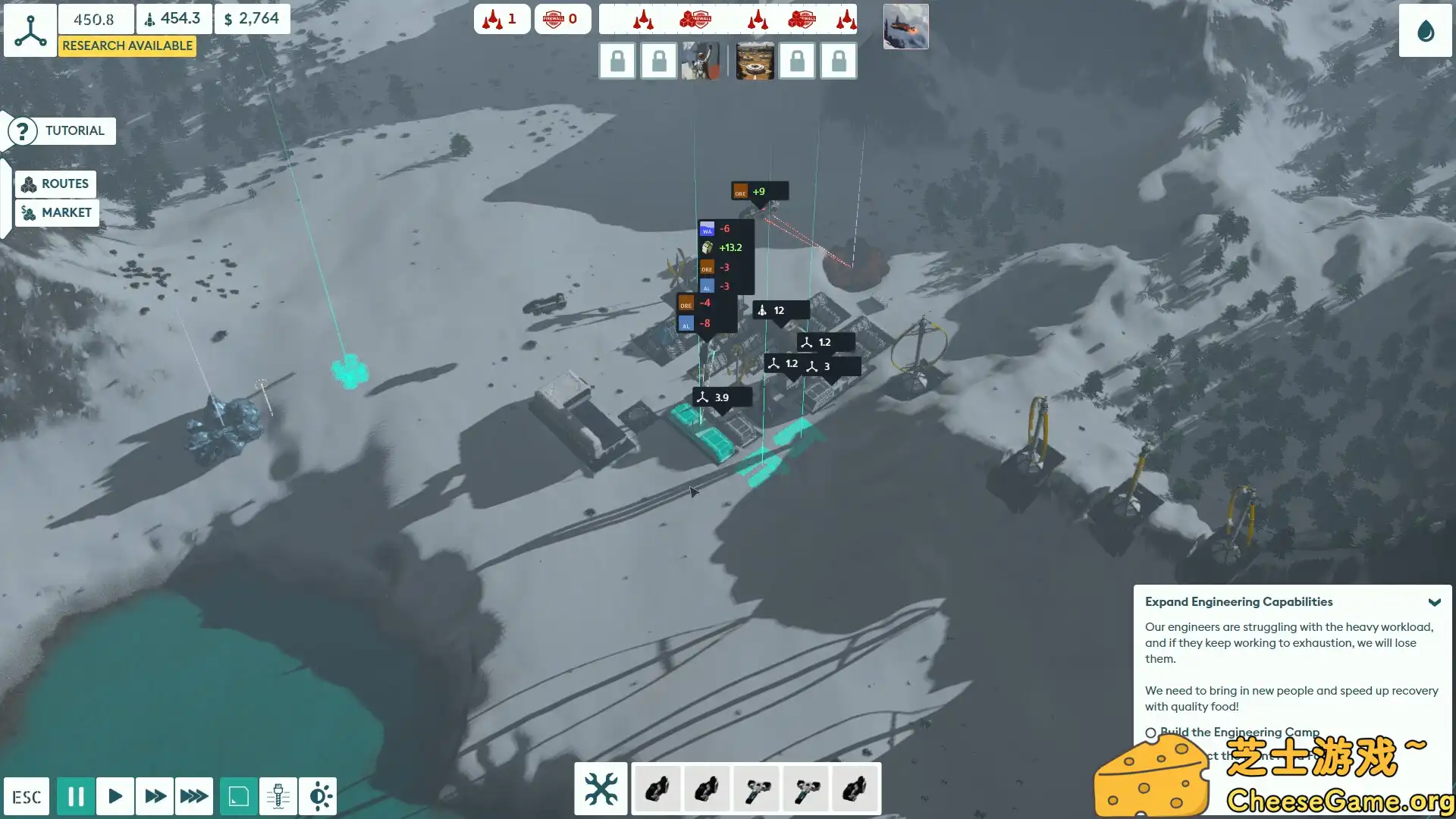Click the day-night brightness icon
This screenshot has height=819, width=1456.
(x=319, y=796)
